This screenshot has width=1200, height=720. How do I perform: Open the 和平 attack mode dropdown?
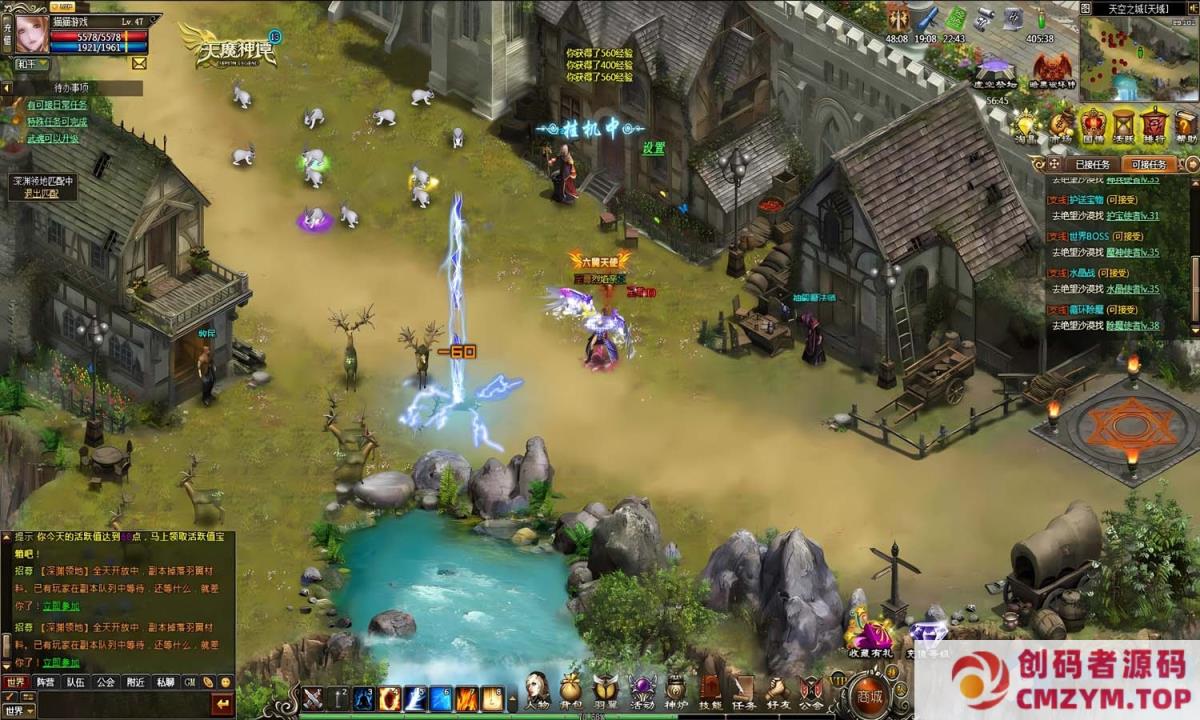(30, 63)
